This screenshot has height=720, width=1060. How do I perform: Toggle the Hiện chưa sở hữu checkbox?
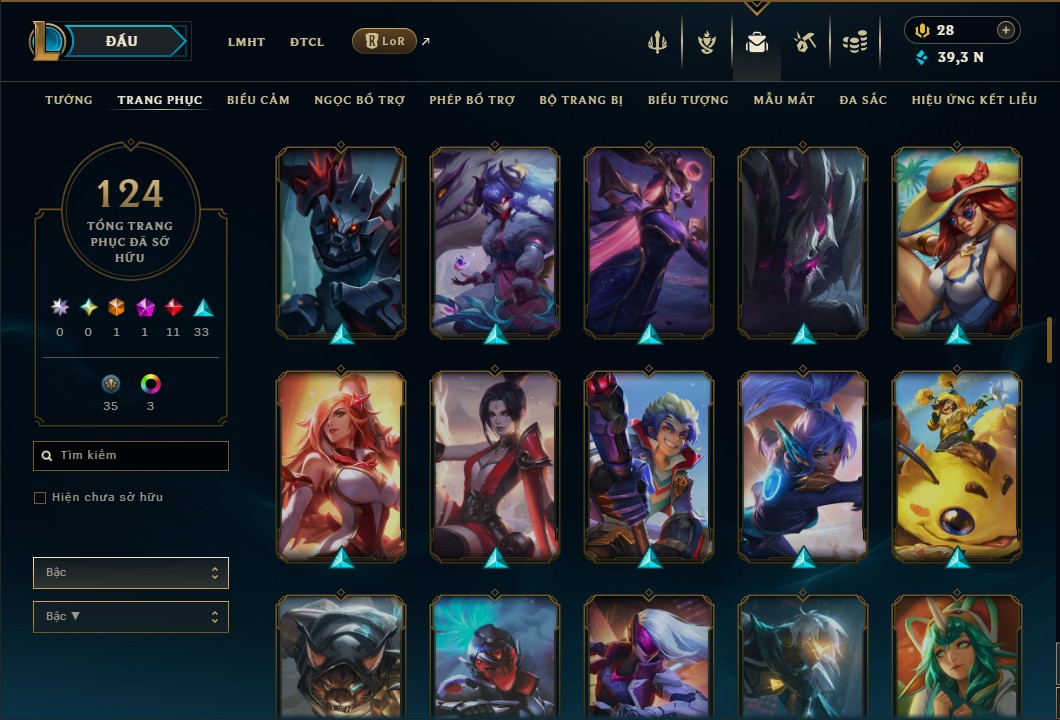(x=40, y=498)
